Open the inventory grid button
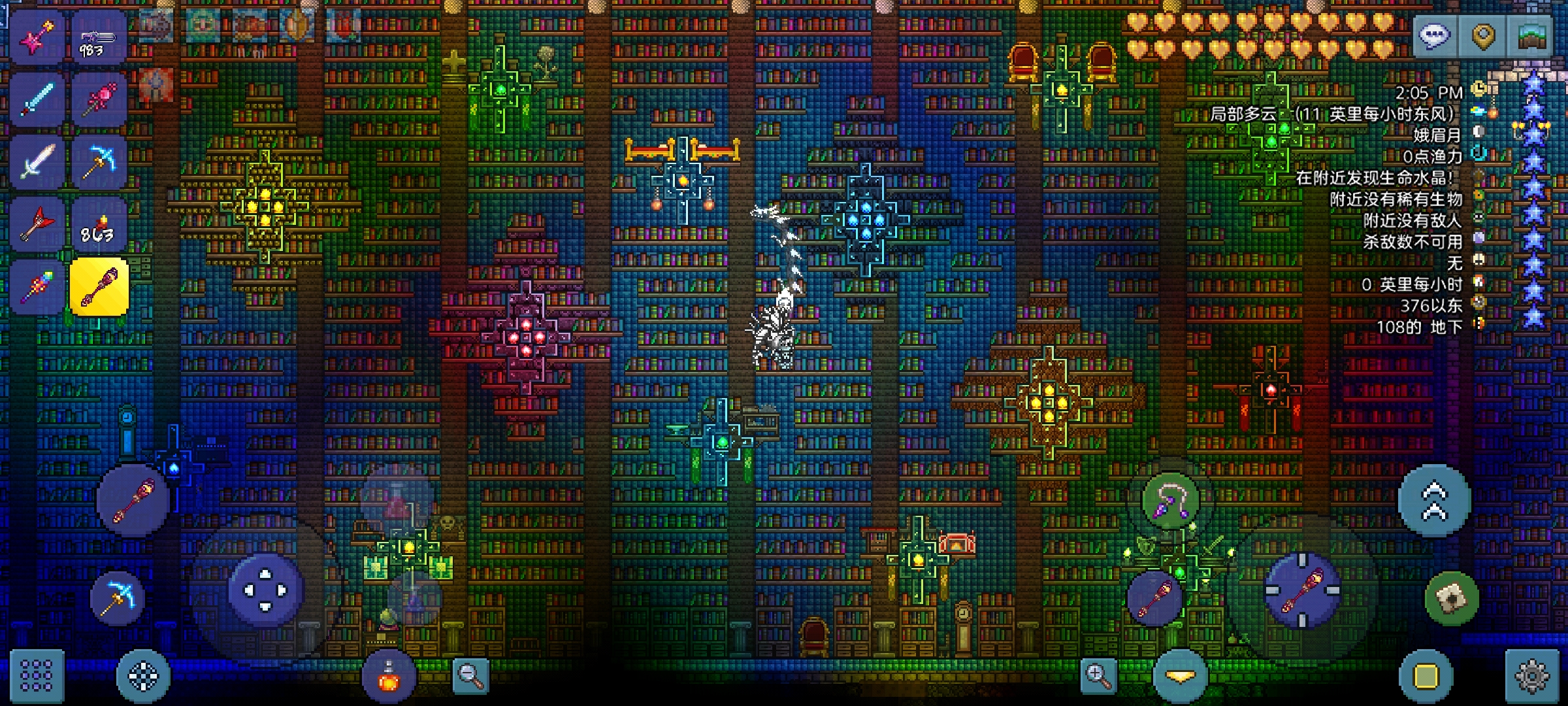 (37, 676)
